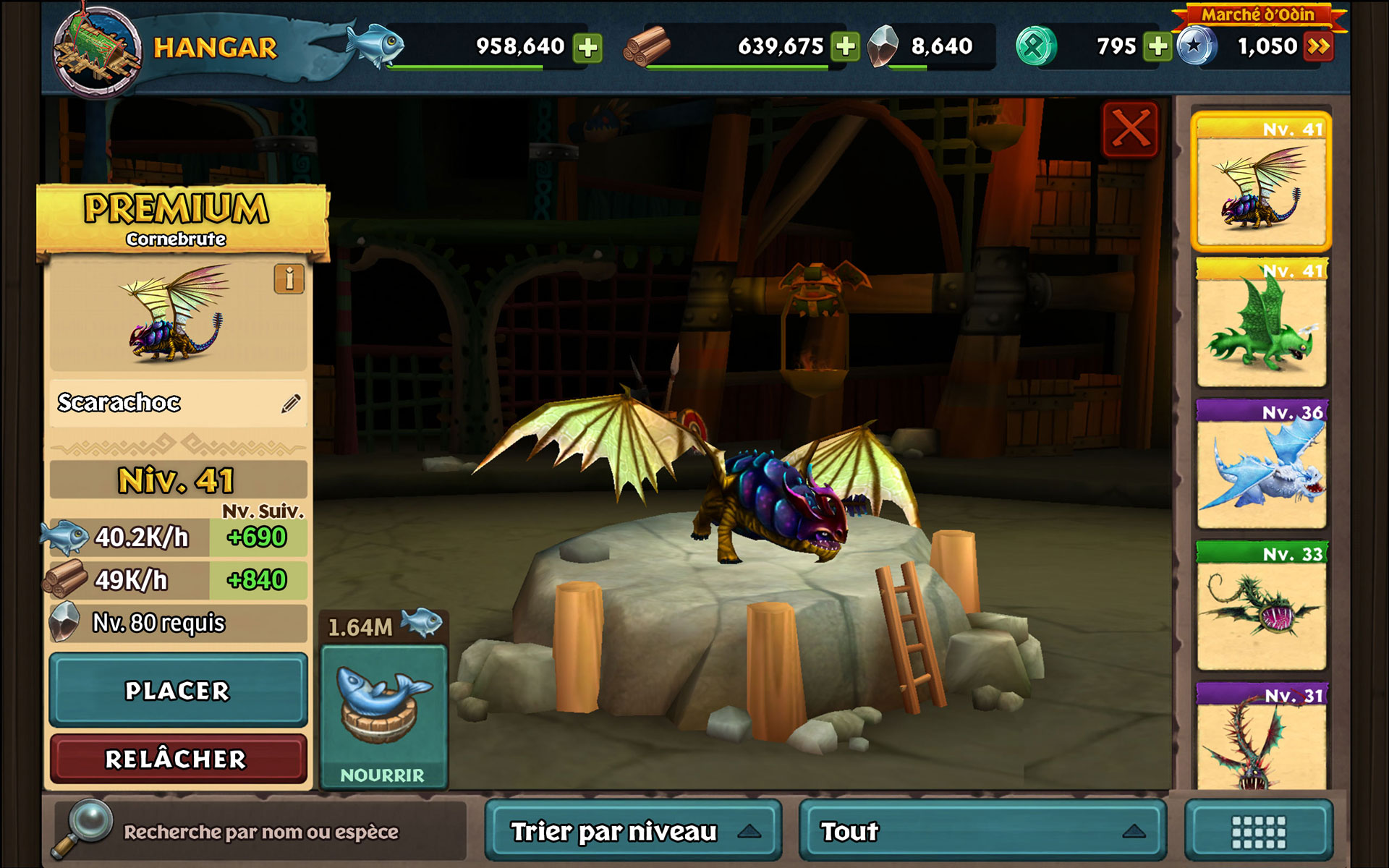Open dragon info with the i icon
This screenshot has width=1389, height=868.
pyautogui.click(x=289, y=278)
